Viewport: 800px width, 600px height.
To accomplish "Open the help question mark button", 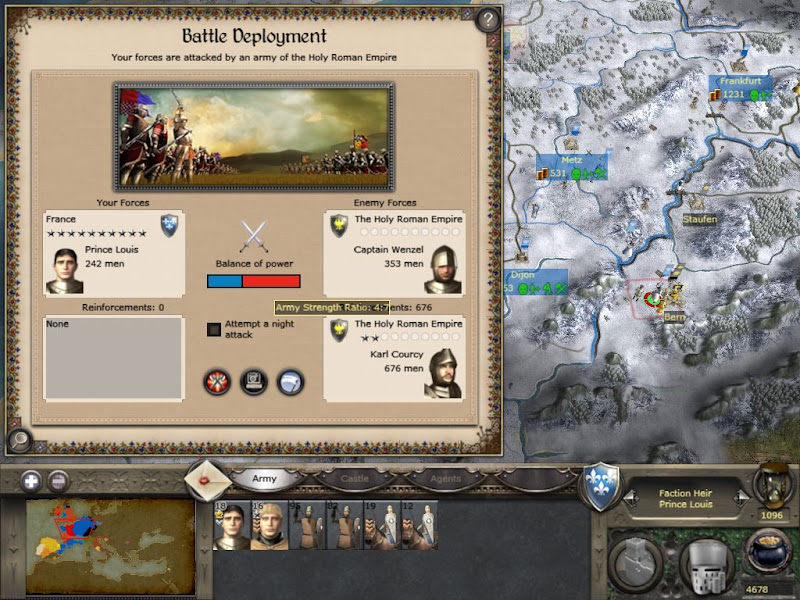I will click(487, 20).
